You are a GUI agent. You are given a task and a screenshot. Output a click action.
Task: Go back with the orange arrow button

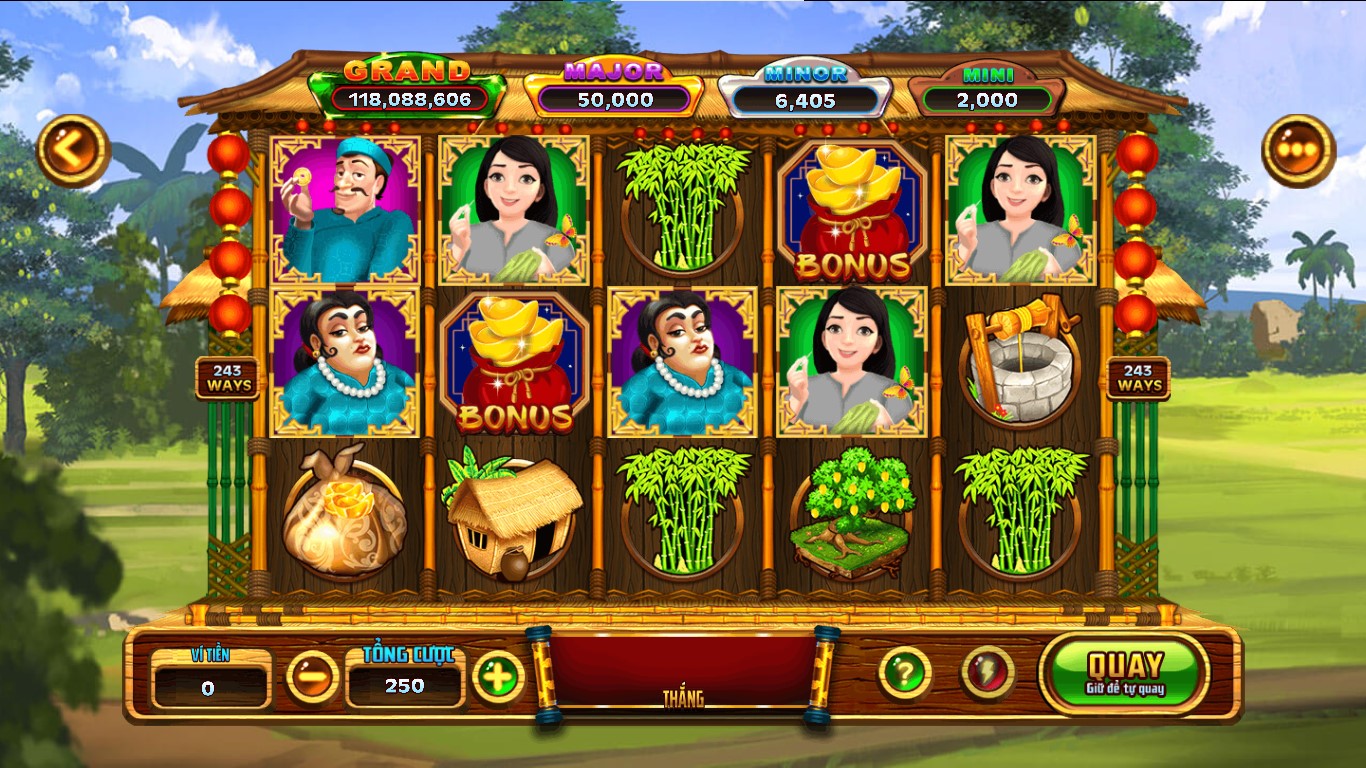pos(73,151)
